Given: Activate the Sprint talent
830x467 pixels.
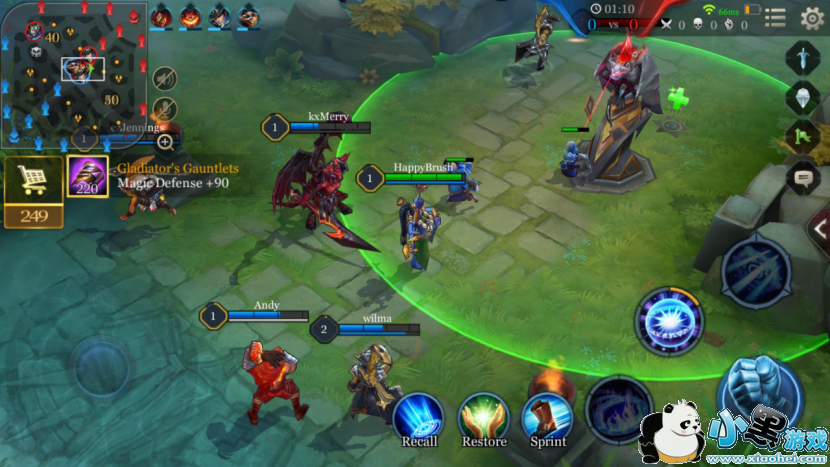Looking at the screenshot, I should [x=548, y=418].
